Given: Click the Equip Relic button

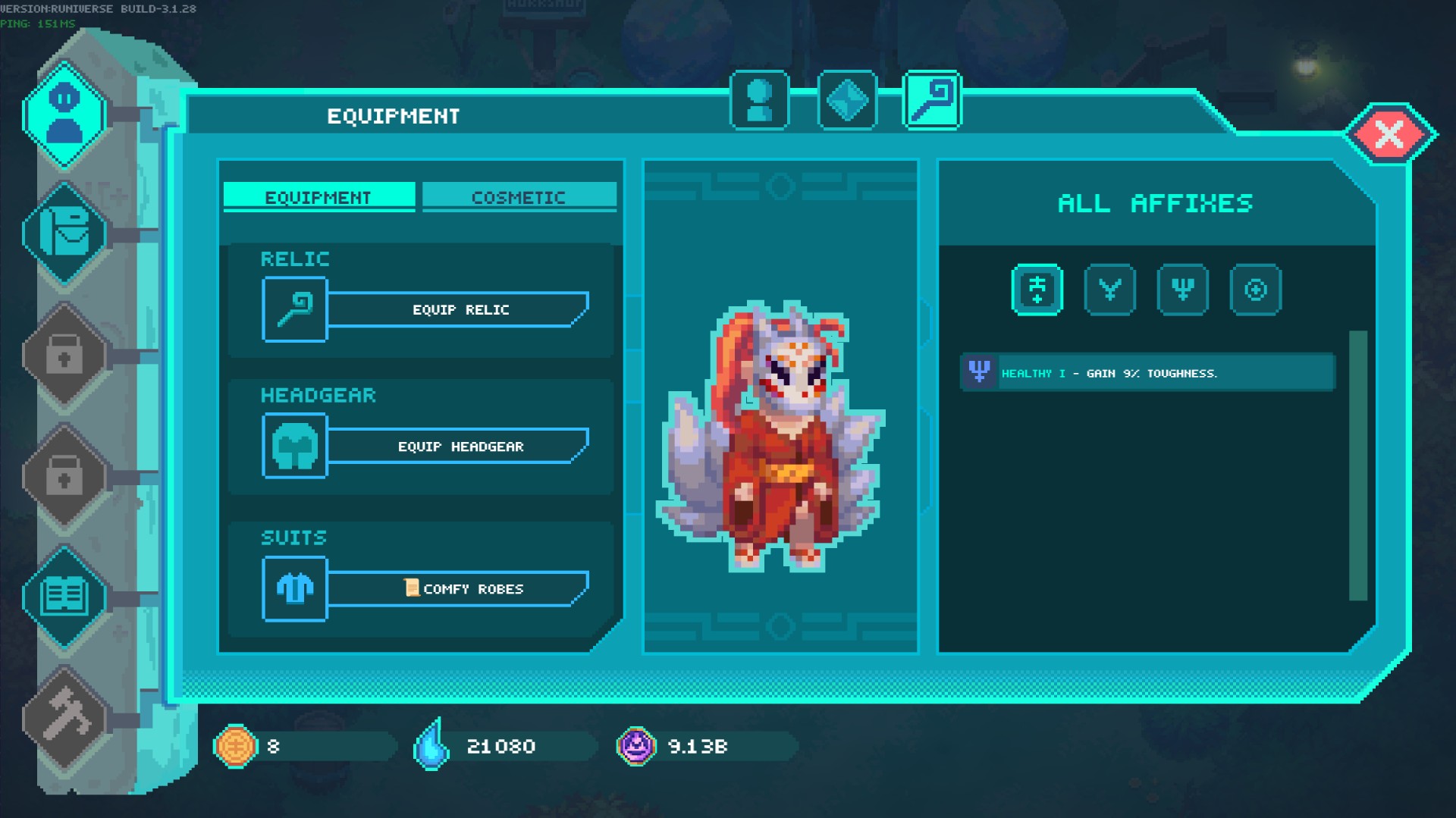Looking at the screenshot, I should [x=459, y=309].
